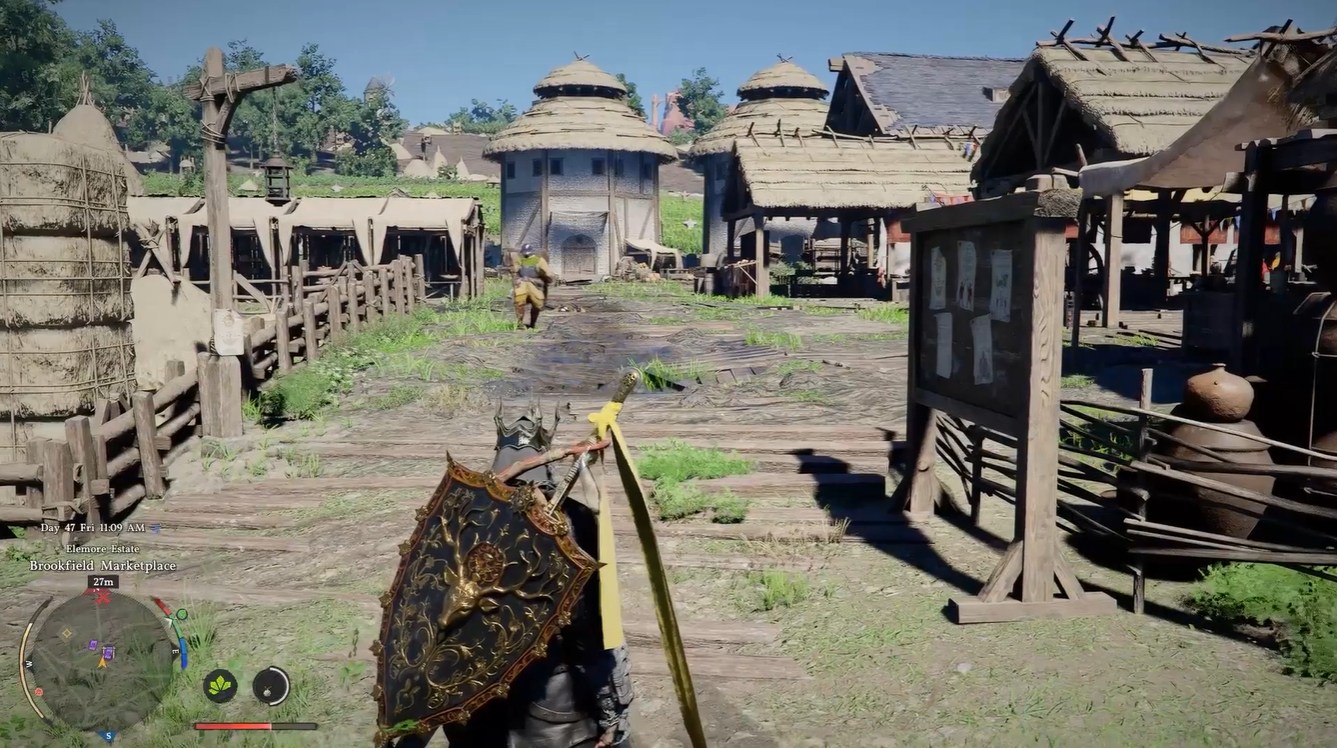Click the green tracker dot above the compass
This screenshot has width=1337, height=748.
coord(182,614)
